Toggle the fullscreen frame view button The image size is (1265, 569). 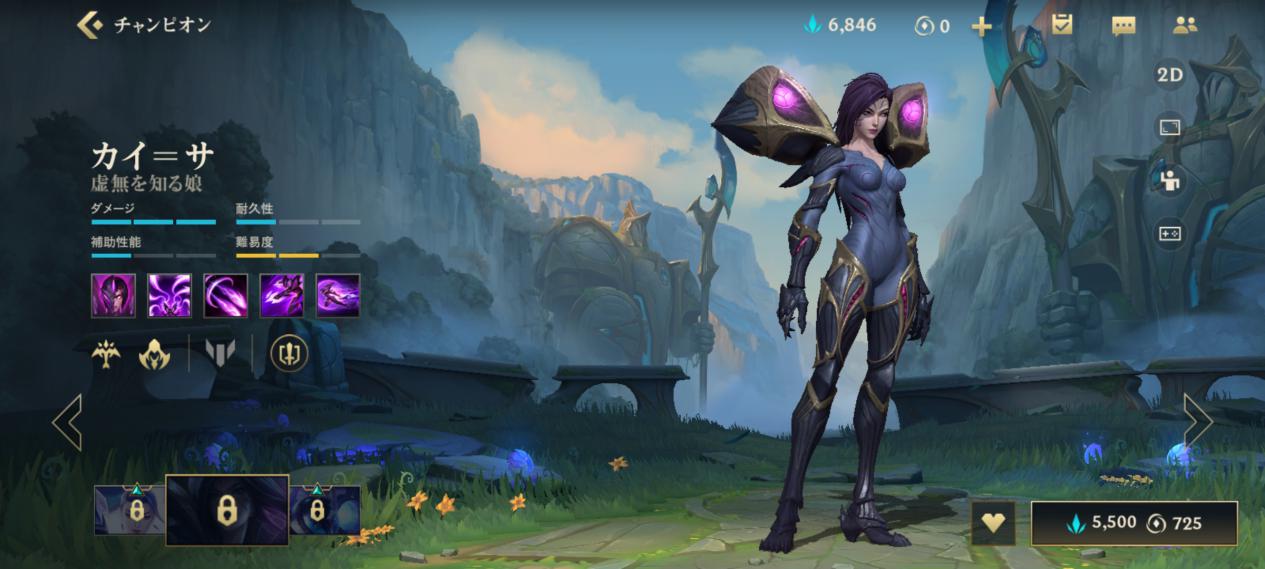[x=1169, y=127]
